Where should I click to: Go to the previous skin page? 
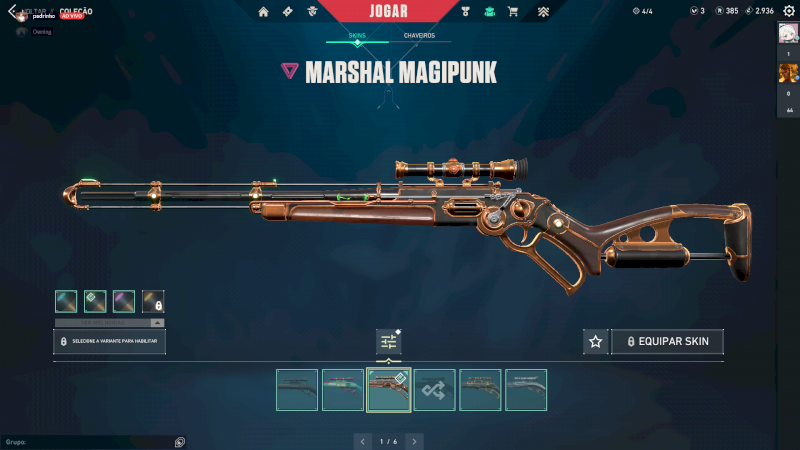[361, 441]
